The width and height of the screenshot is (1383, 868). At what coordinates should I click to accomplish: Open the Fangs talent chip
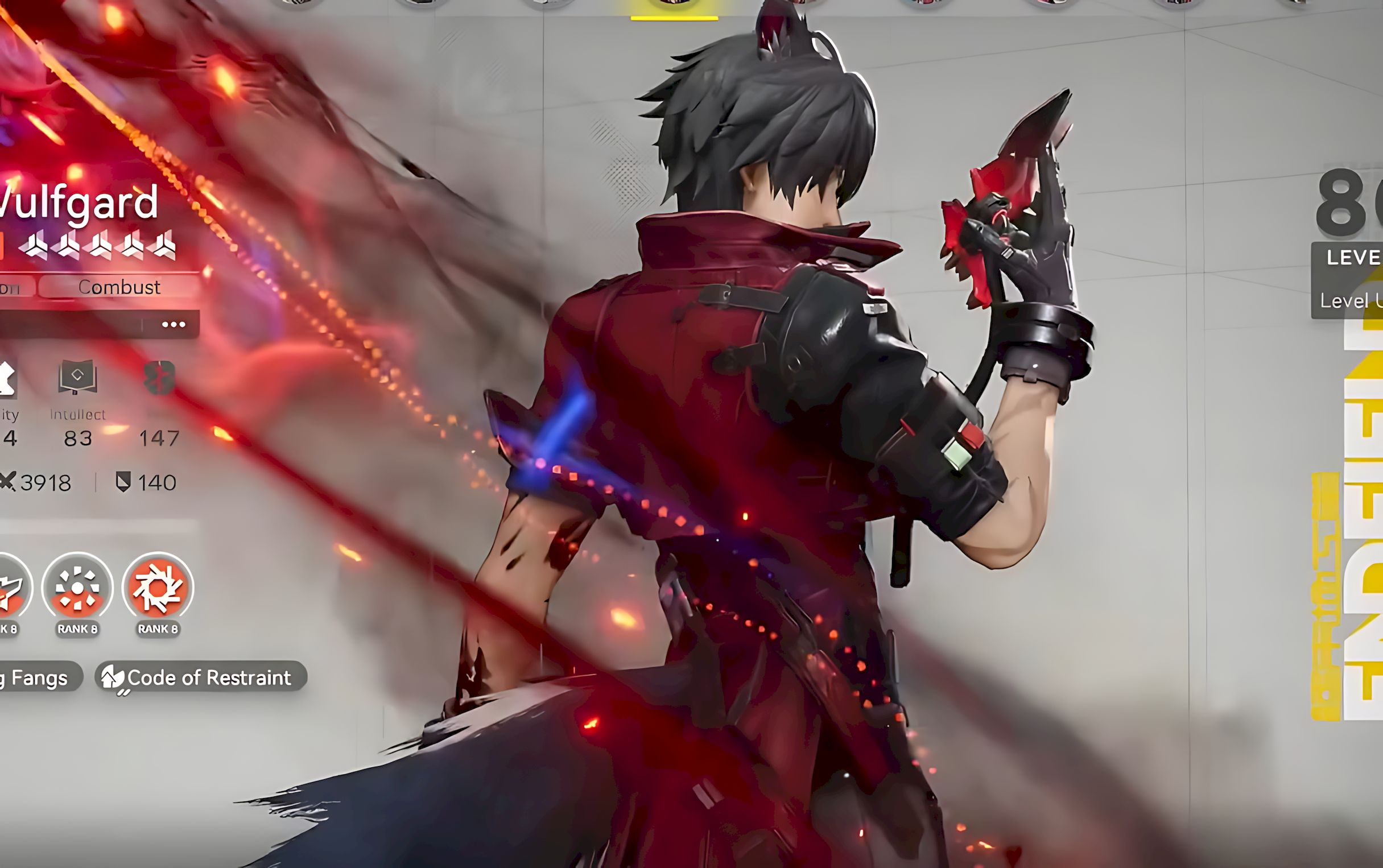[x=38, y=677]
